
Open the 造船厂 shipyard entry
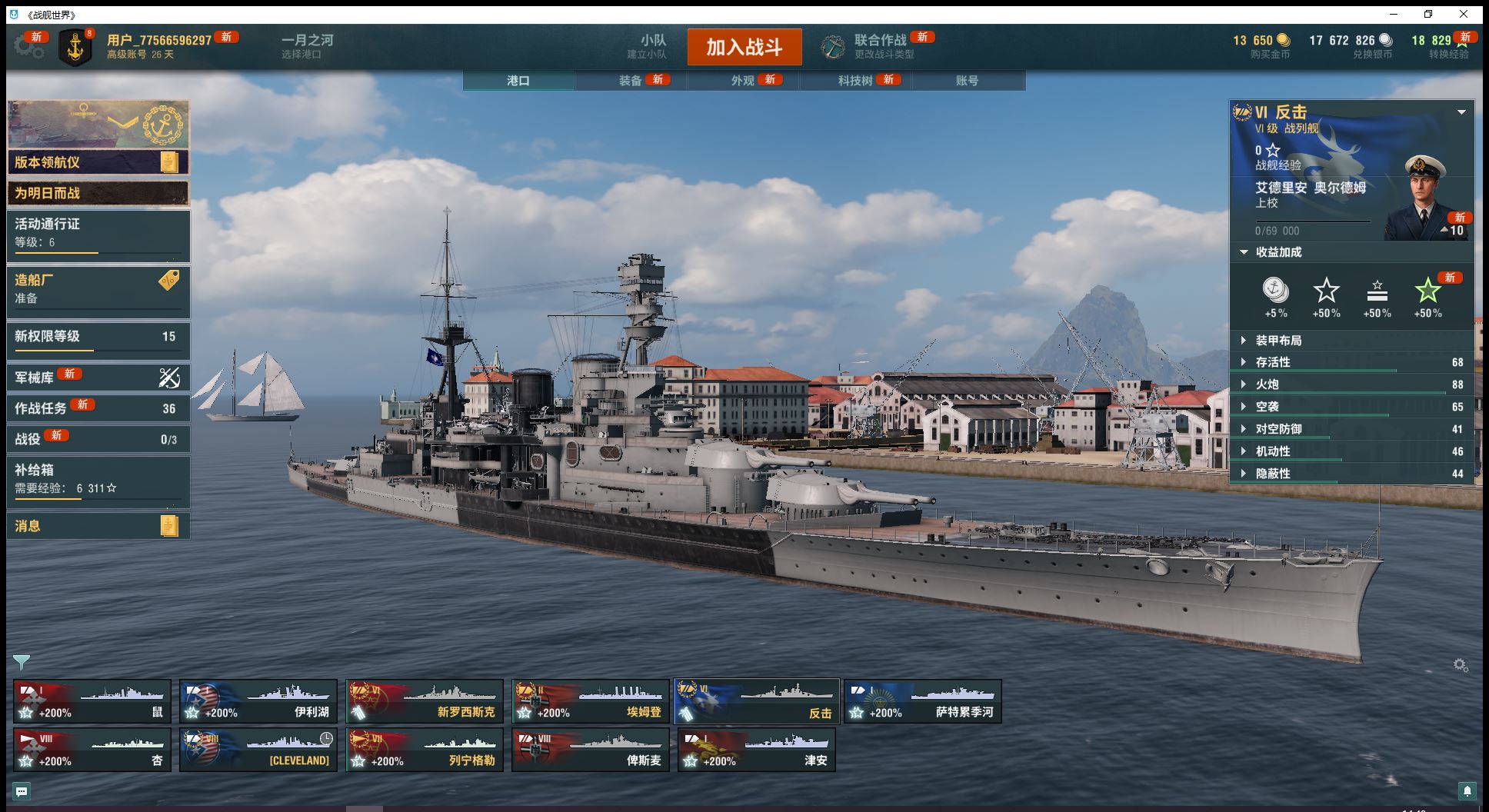coord(98,289)
